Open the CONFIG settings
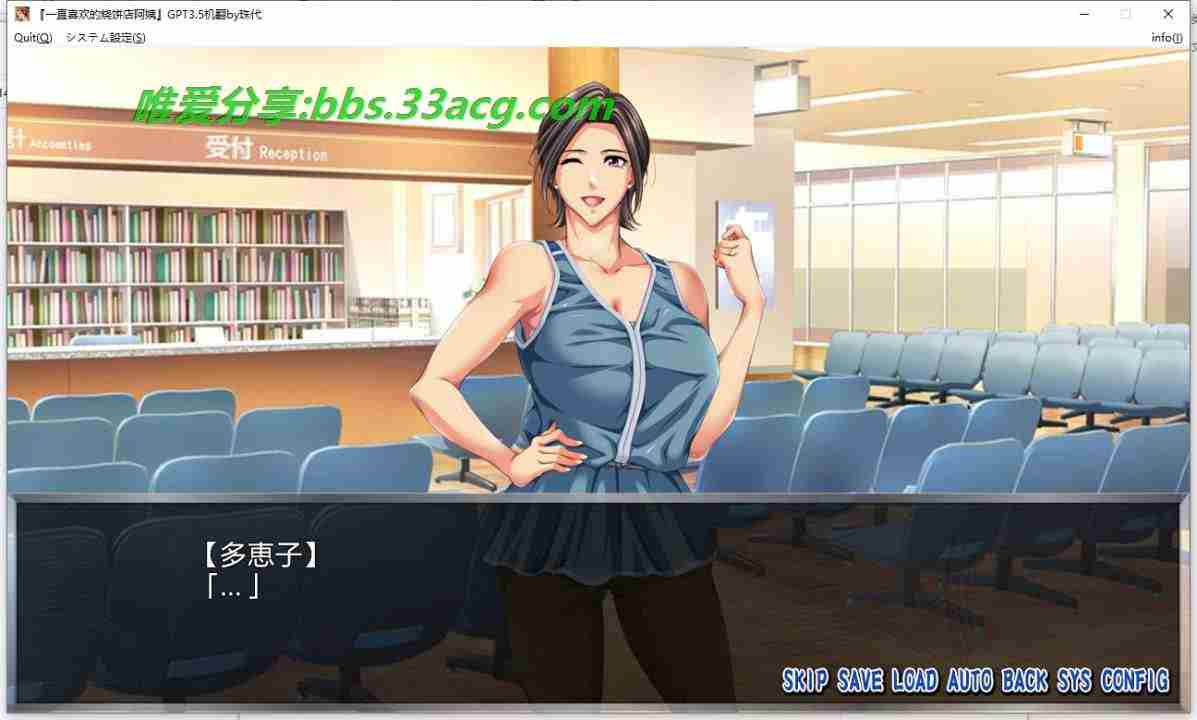The image size is (1197, 720). (1134, 681)
